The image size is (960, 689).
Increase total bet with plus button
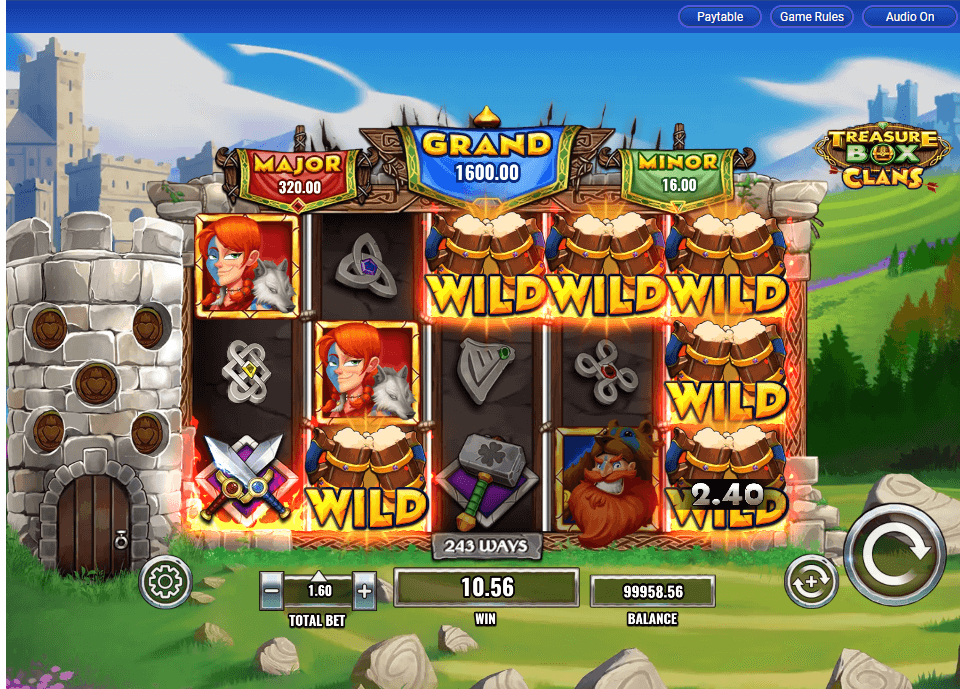[x=364, y=590]
